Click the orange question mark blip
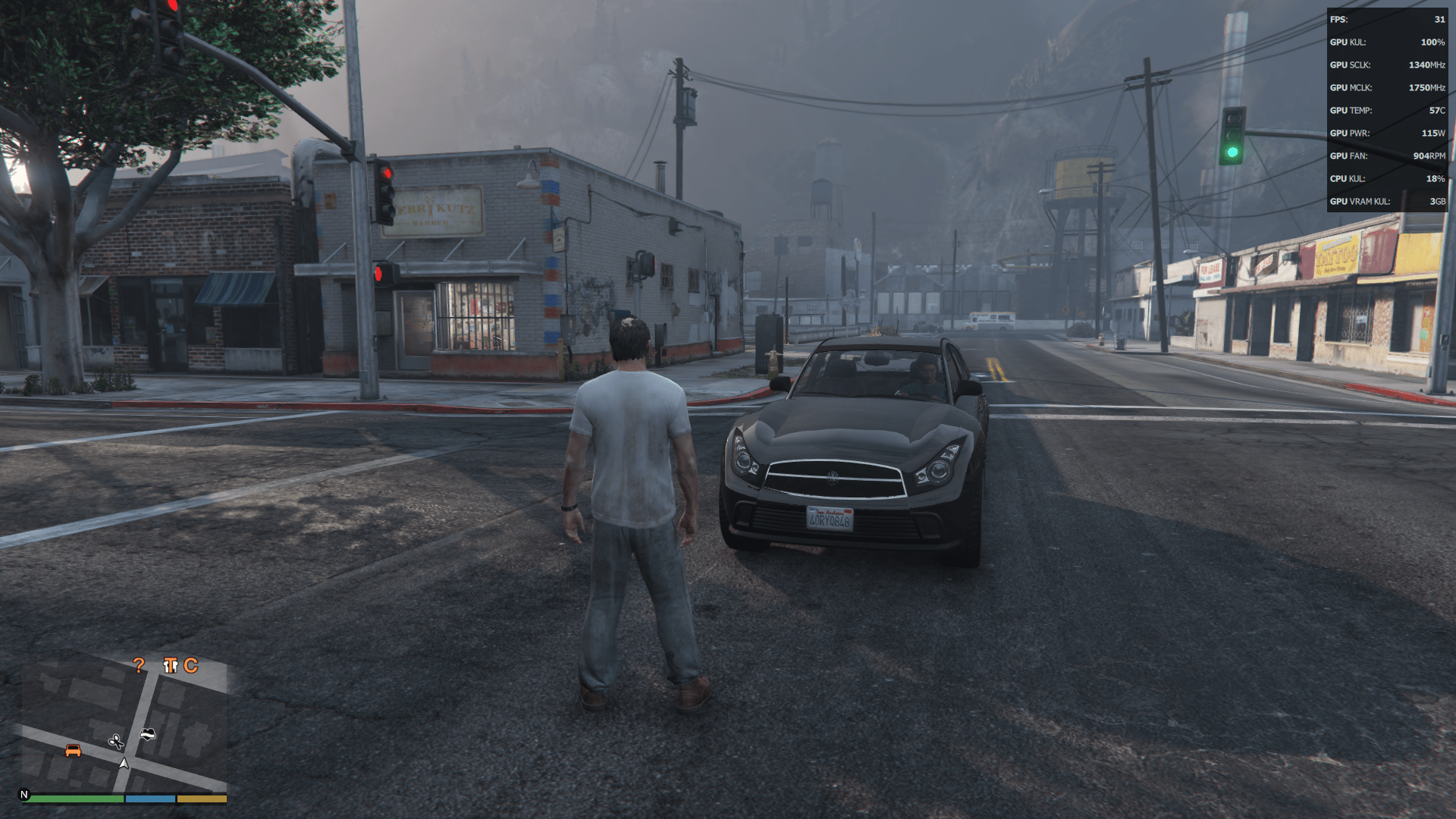 [138, 666]
